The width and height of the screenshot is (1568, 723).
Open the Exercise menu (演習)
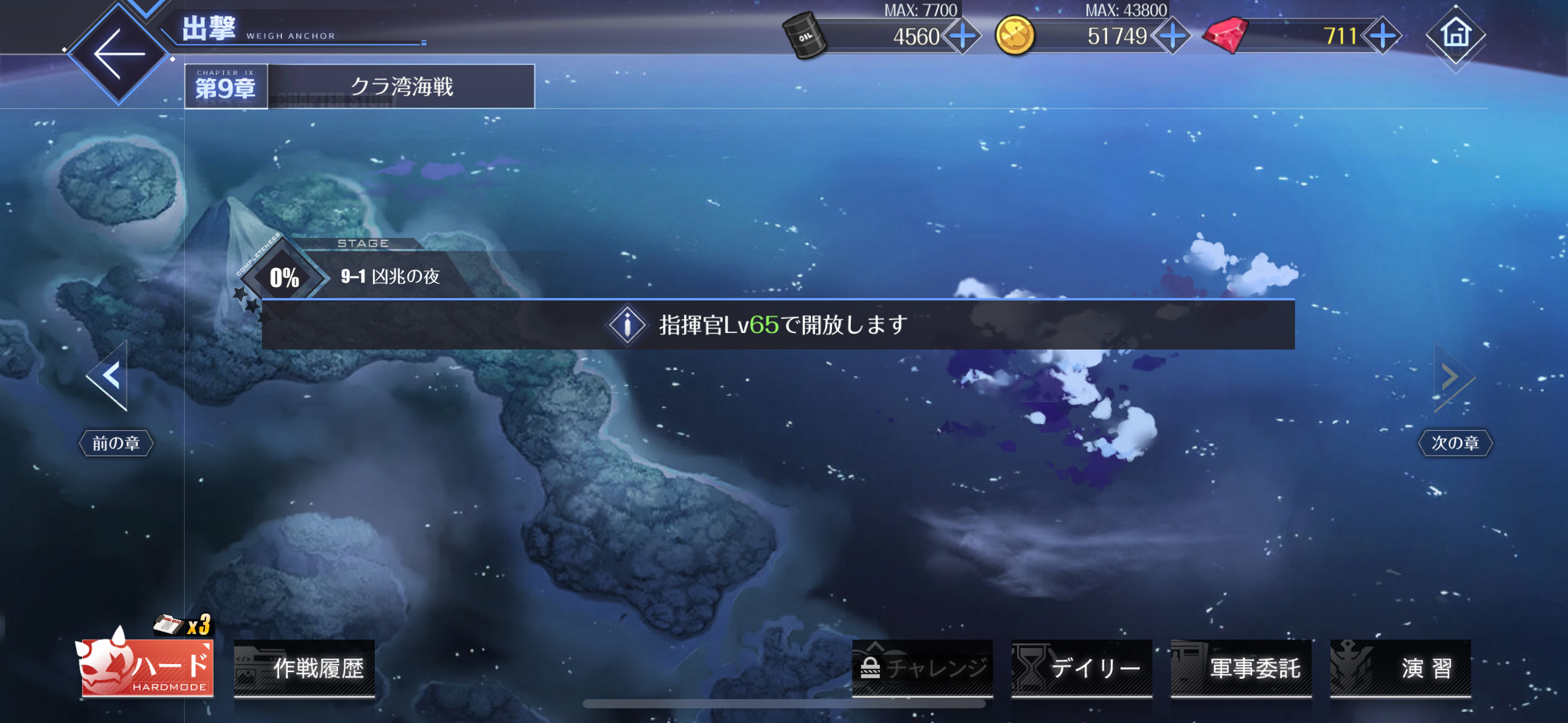[1401, 668]
